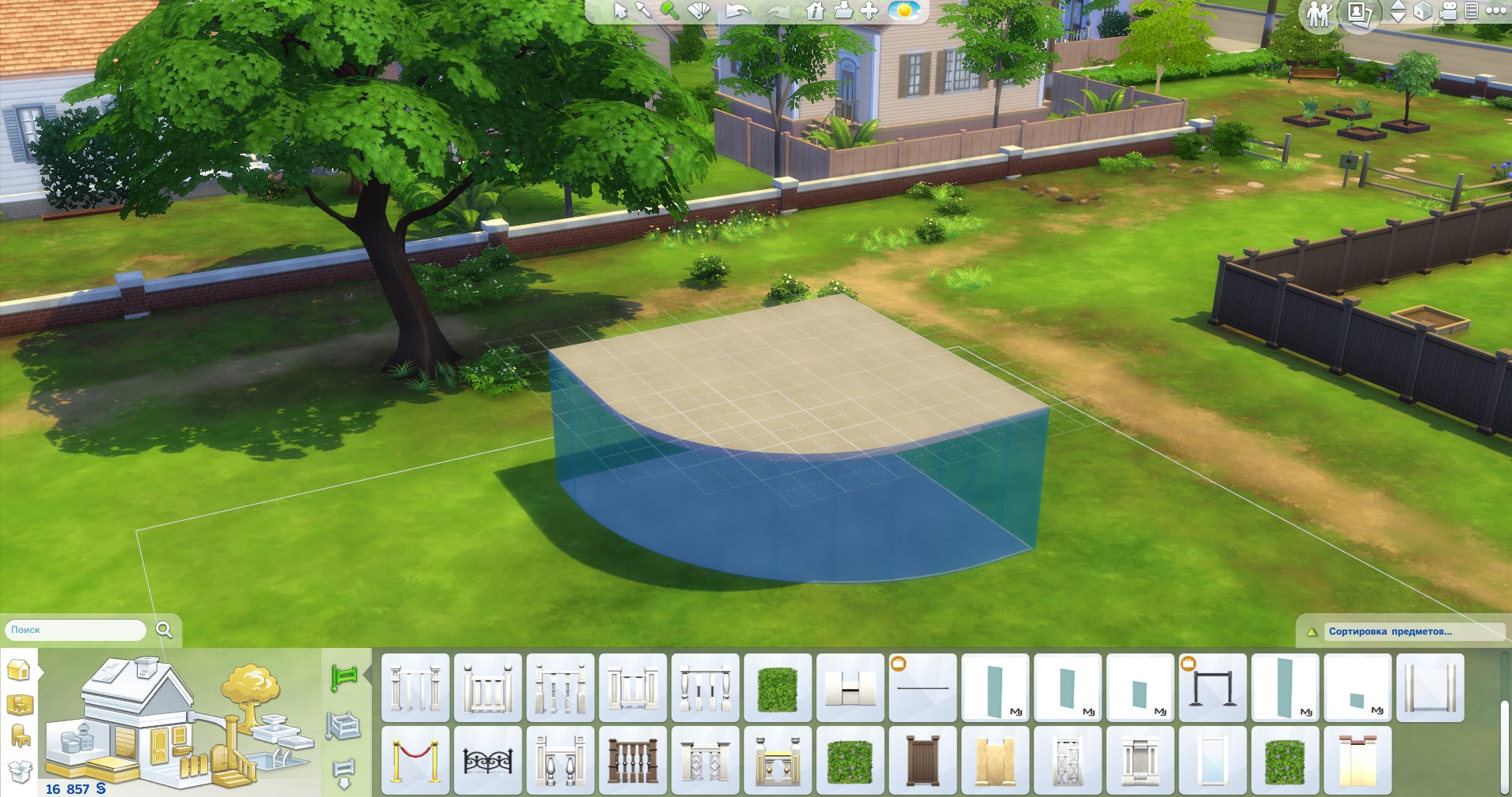This screenshot has height=797, width=1512.
Task: Select the eyedropper tool
Action: 645,10
